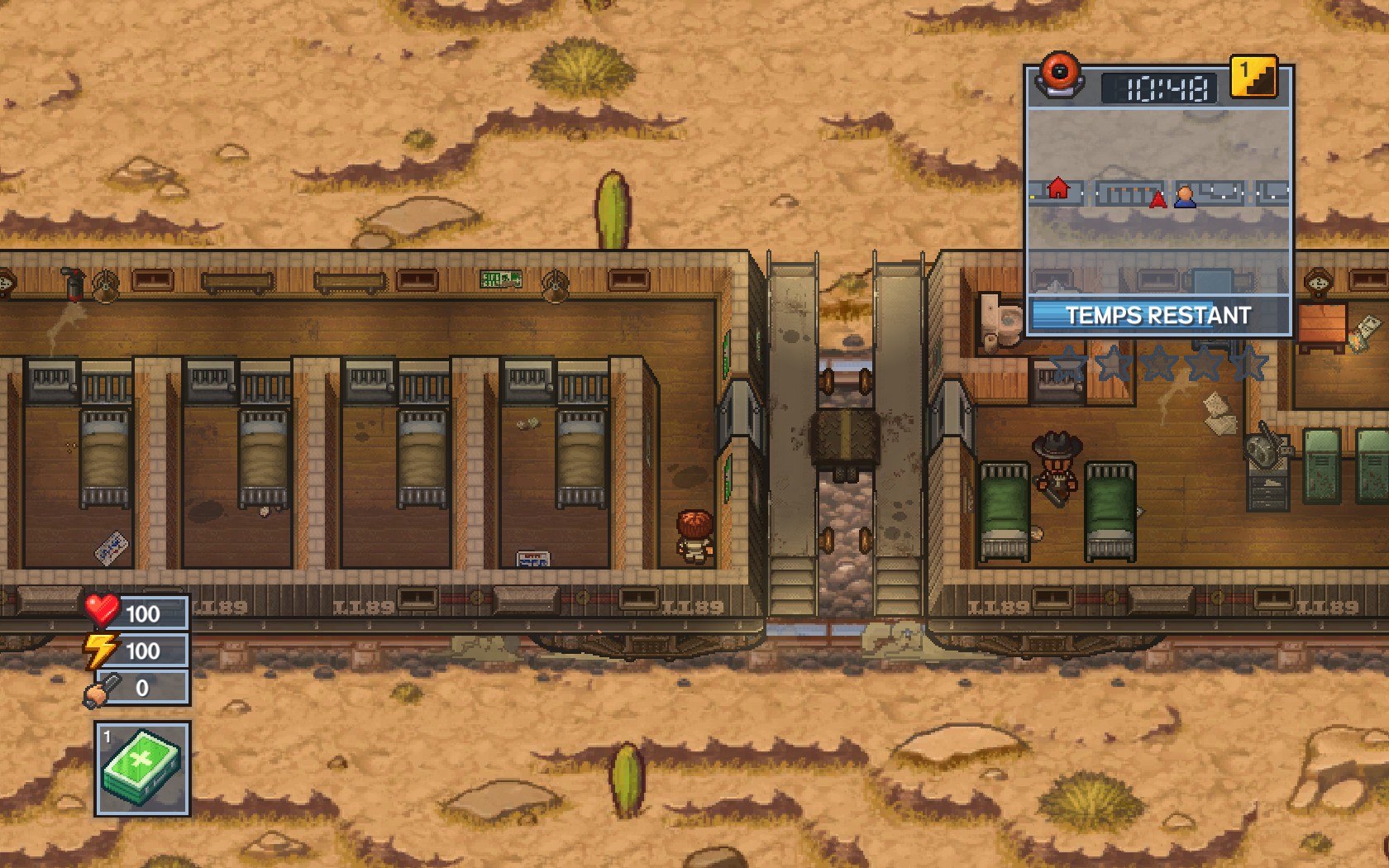1389x868 pixels.
Task: Click the yellow floor level indicator
Action: [x=1253, y=77]
